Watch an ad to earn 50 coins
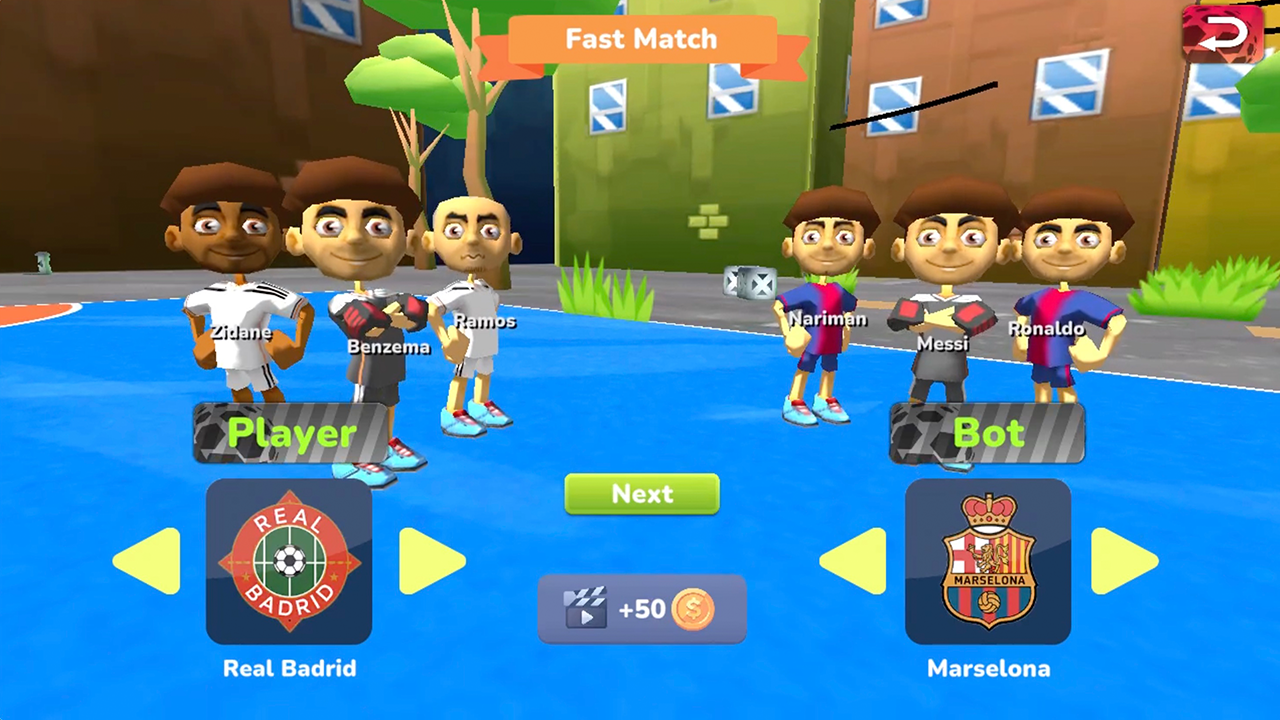 [641, 608]
